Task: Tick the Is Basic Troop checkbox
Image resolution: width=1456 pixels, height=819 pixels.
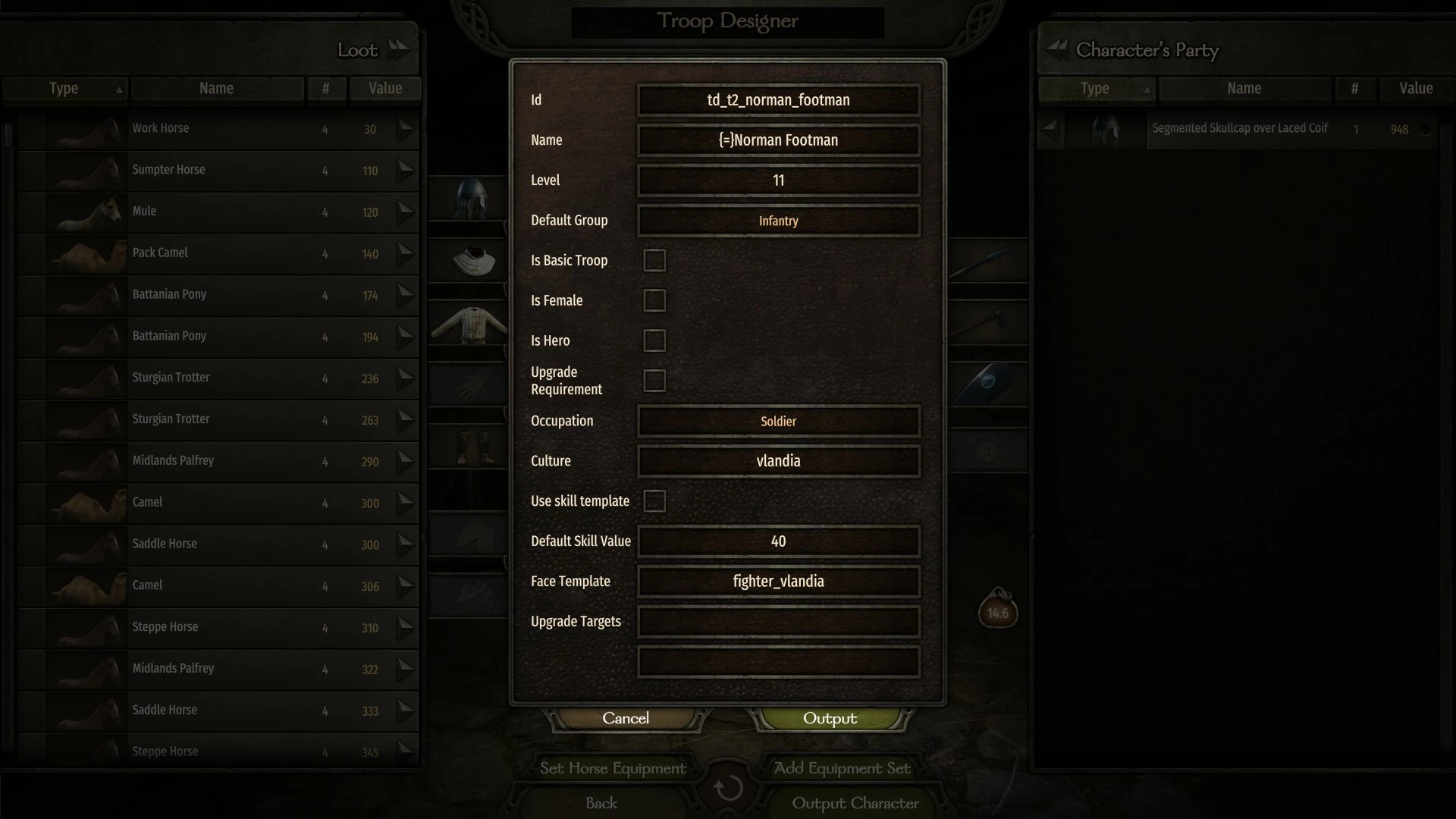Action: coord(654,261)
